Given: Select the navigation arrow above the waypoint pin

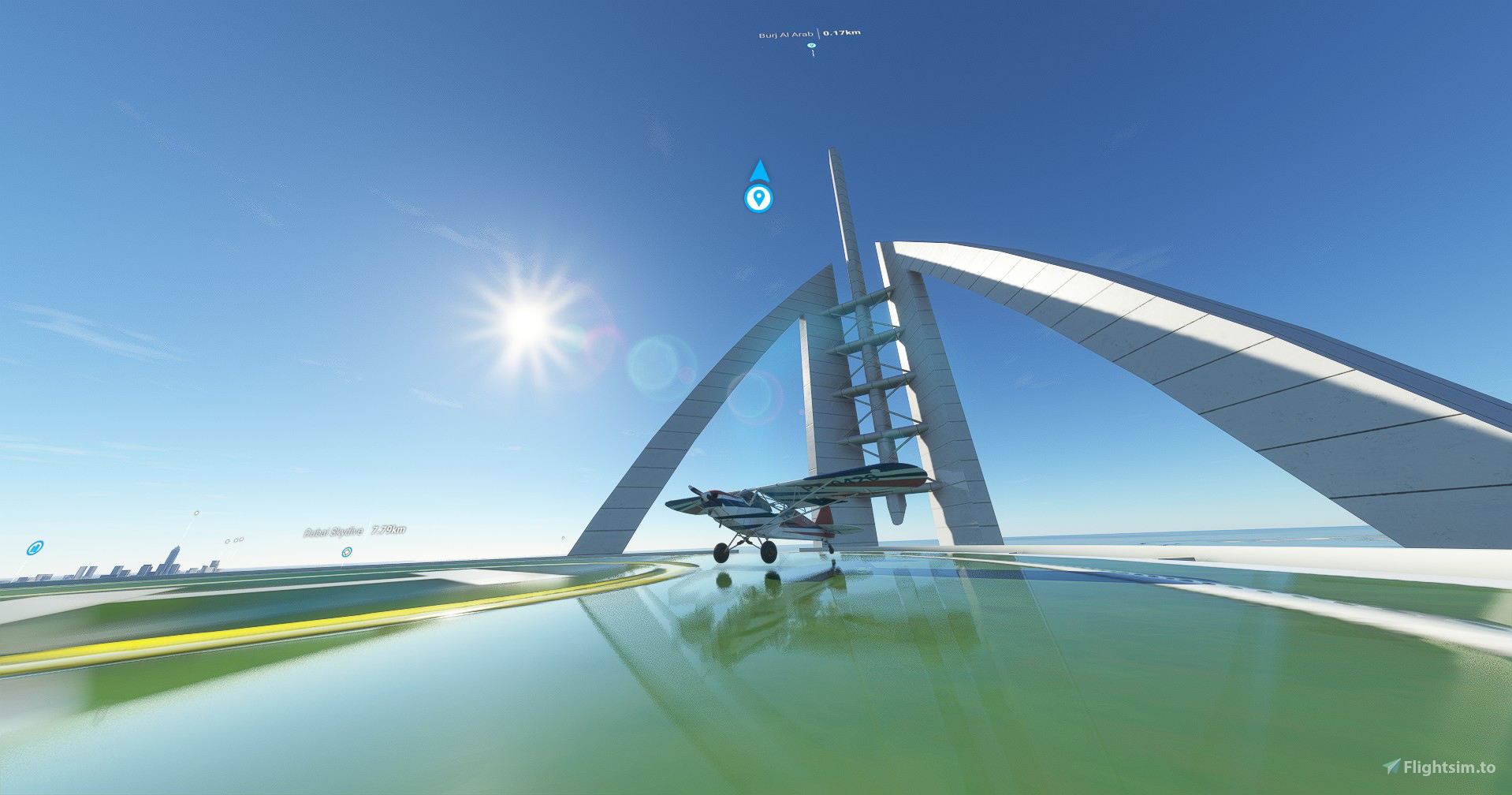Looking at the screenshot, I should point(759,172).
